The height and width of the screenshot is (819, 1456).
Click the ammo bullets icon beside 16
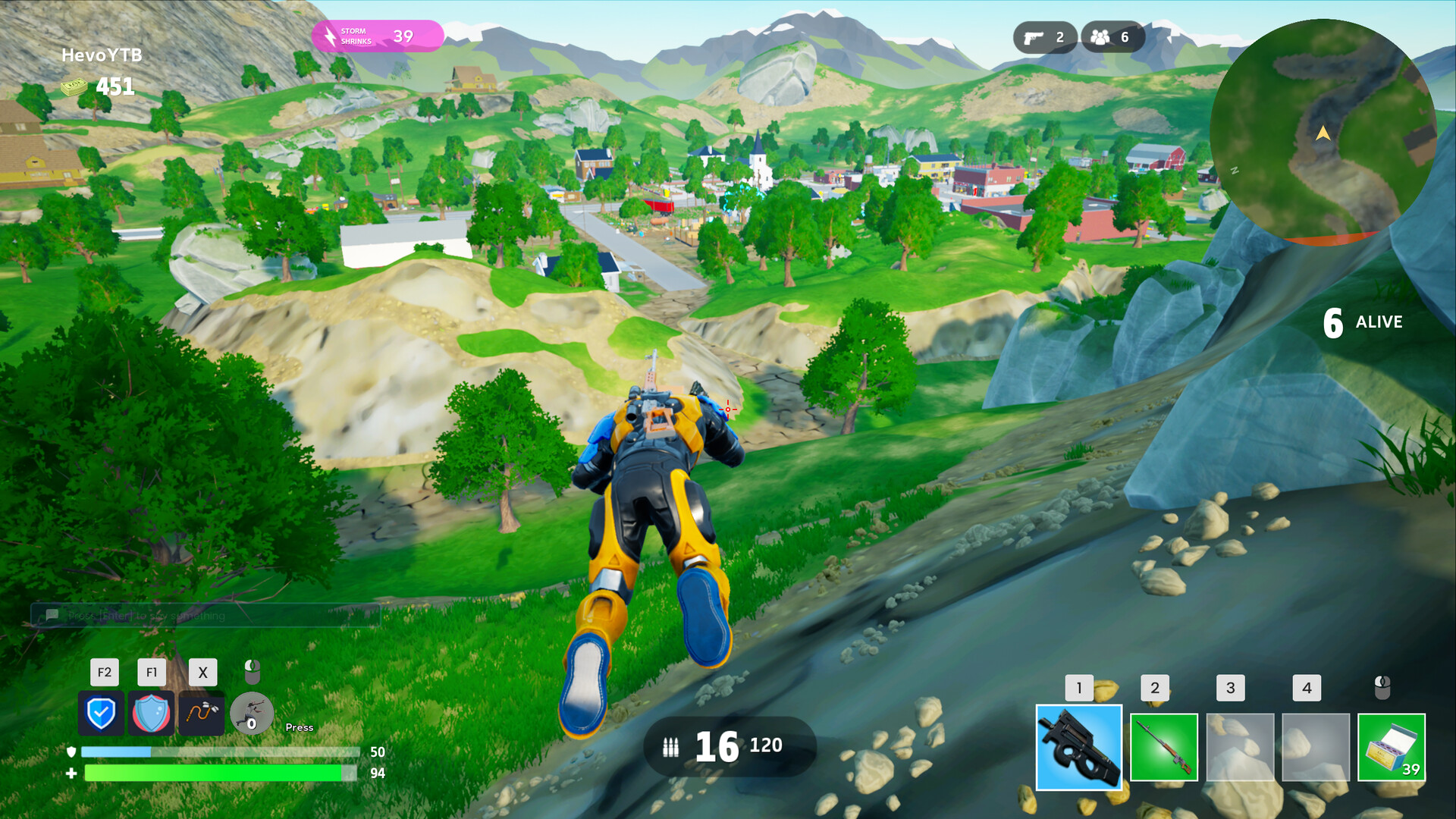(x=670, y=747)
